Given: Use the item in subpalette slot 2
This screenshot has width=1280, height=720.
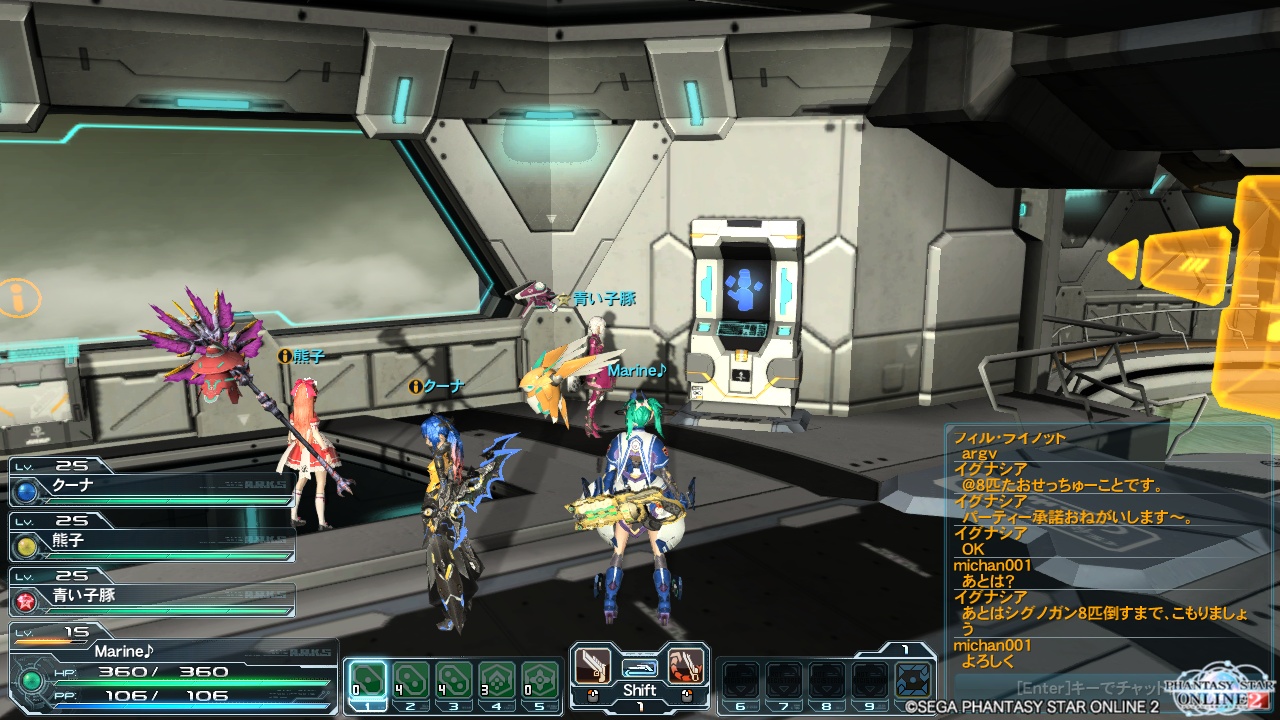Looking at the screenshot, I should click(411, 680).
